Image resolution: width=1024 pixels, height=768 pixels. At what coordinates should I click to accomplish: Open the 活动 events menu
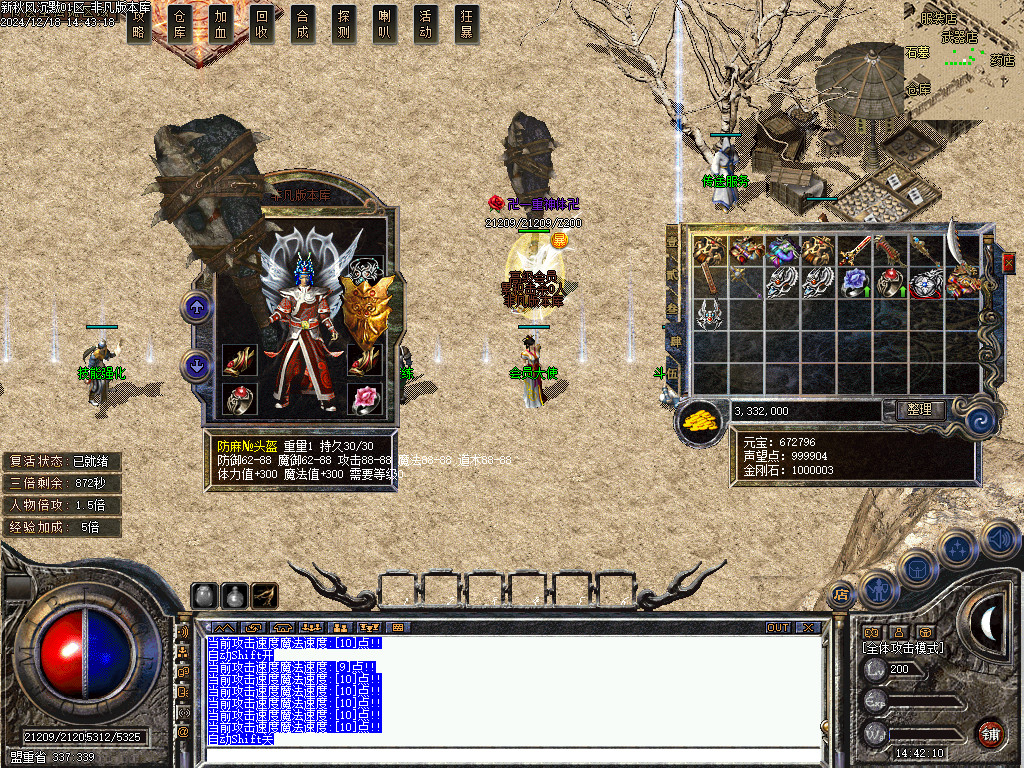pos(426,24)
